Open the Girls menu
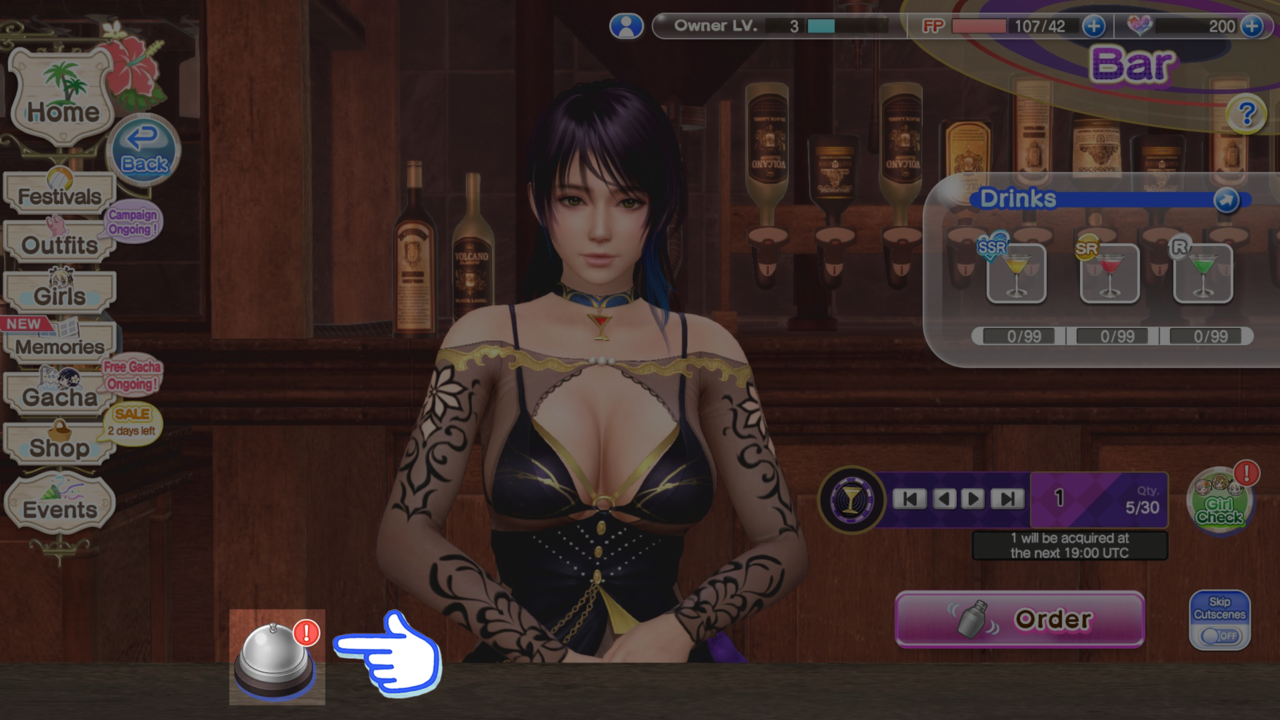Image resolution: width=1280 pixels, height=720 pixels. point(60,296)
